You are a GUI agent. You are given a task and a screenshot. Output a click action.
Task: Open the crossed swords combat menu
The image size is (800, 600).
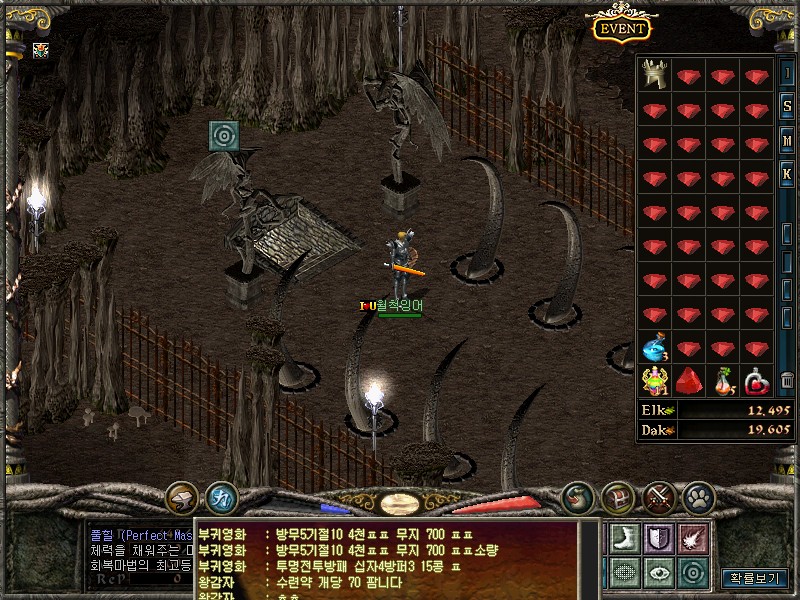658,495
